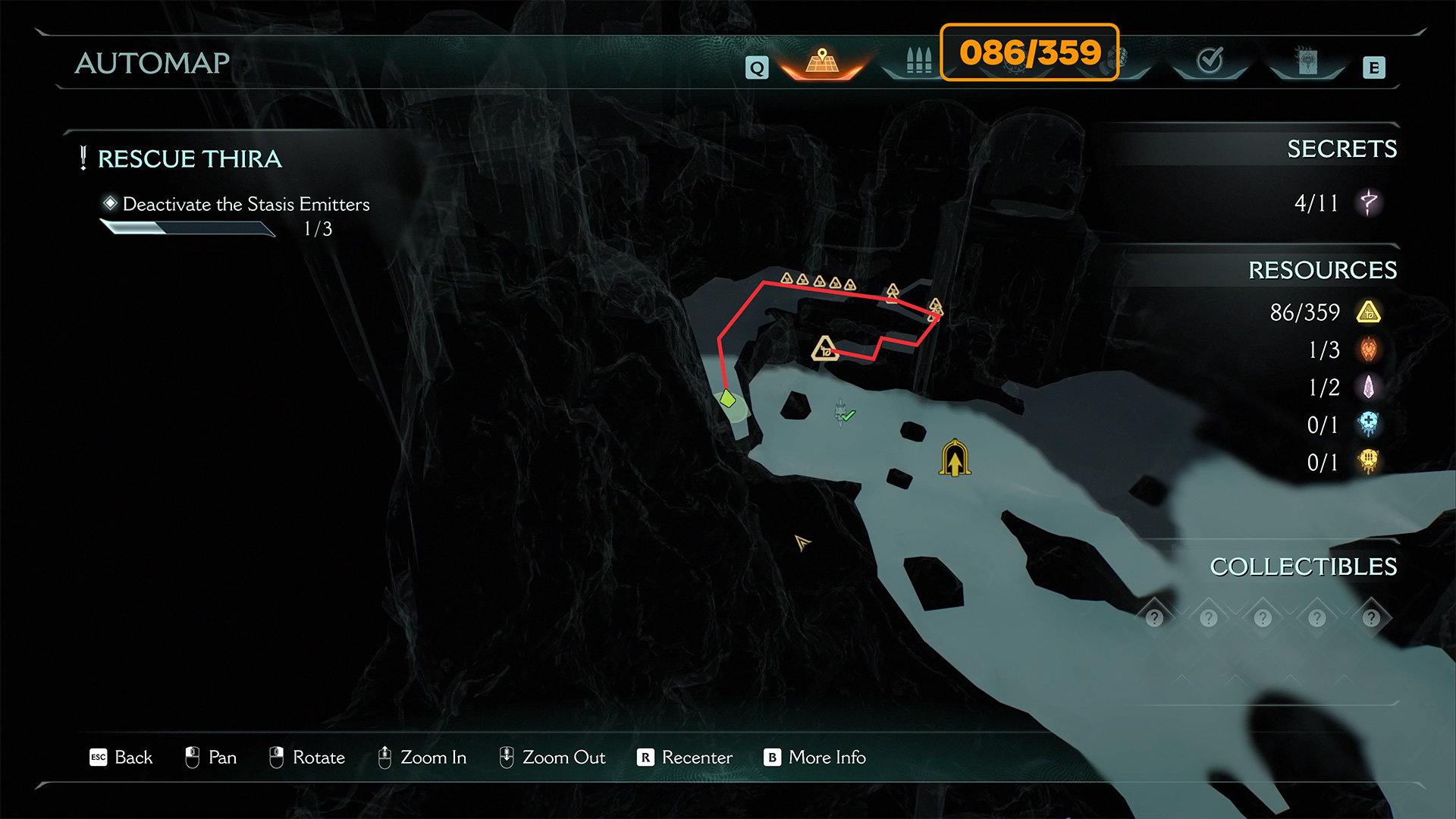Click the Secrets question mark icon
Viewport: 1456px width, 819px height.
pos(1369,203)
